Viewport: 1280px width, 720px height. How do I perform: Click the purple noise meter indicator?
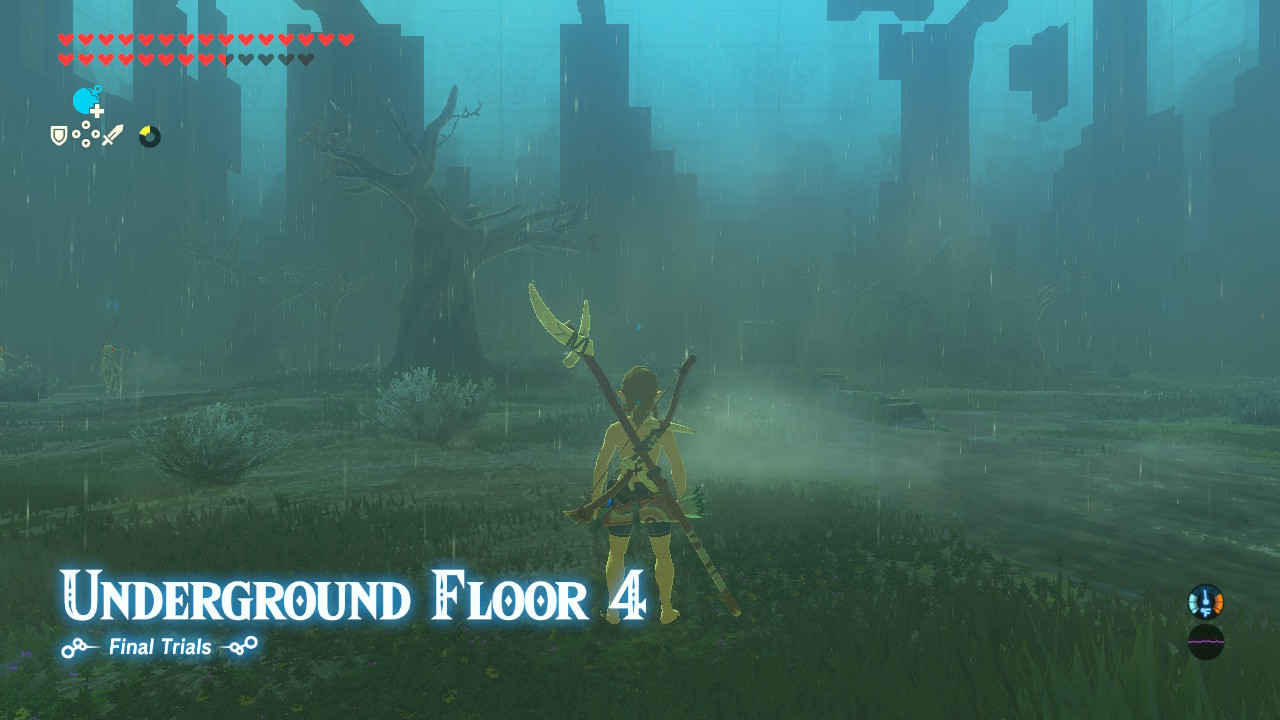(1206, 642)
